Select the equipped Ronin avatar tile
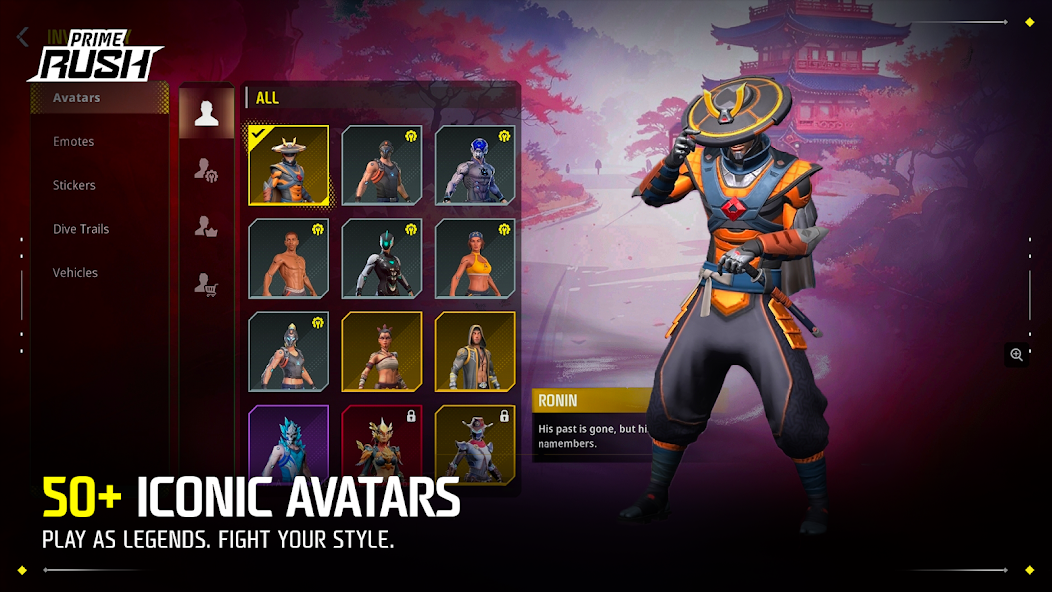This screenshot has height=592, width=1052. 288,165
